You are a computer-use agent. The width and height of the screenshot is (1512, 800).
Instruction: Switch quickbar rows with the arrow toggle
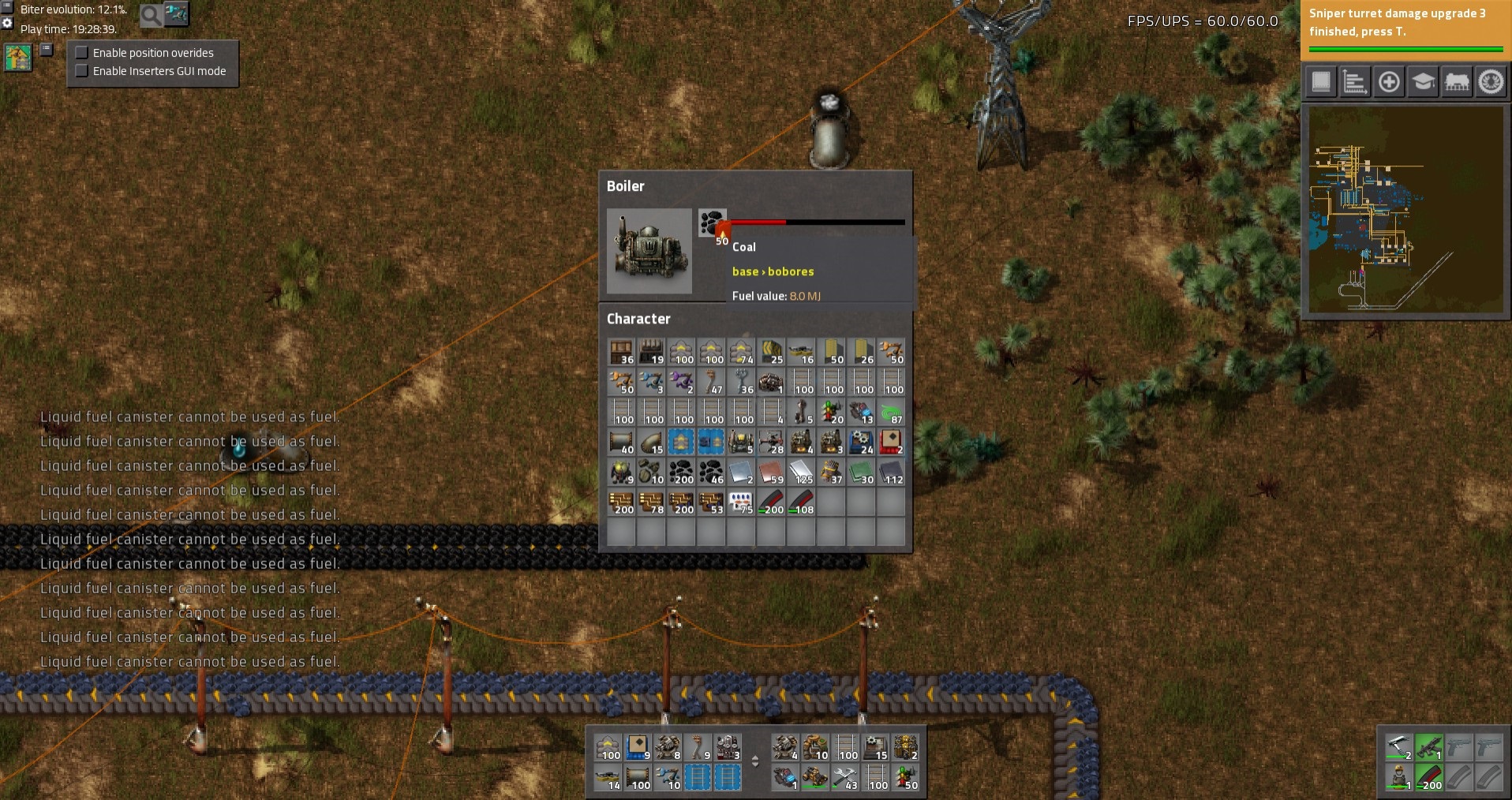[x=755, y=762]
